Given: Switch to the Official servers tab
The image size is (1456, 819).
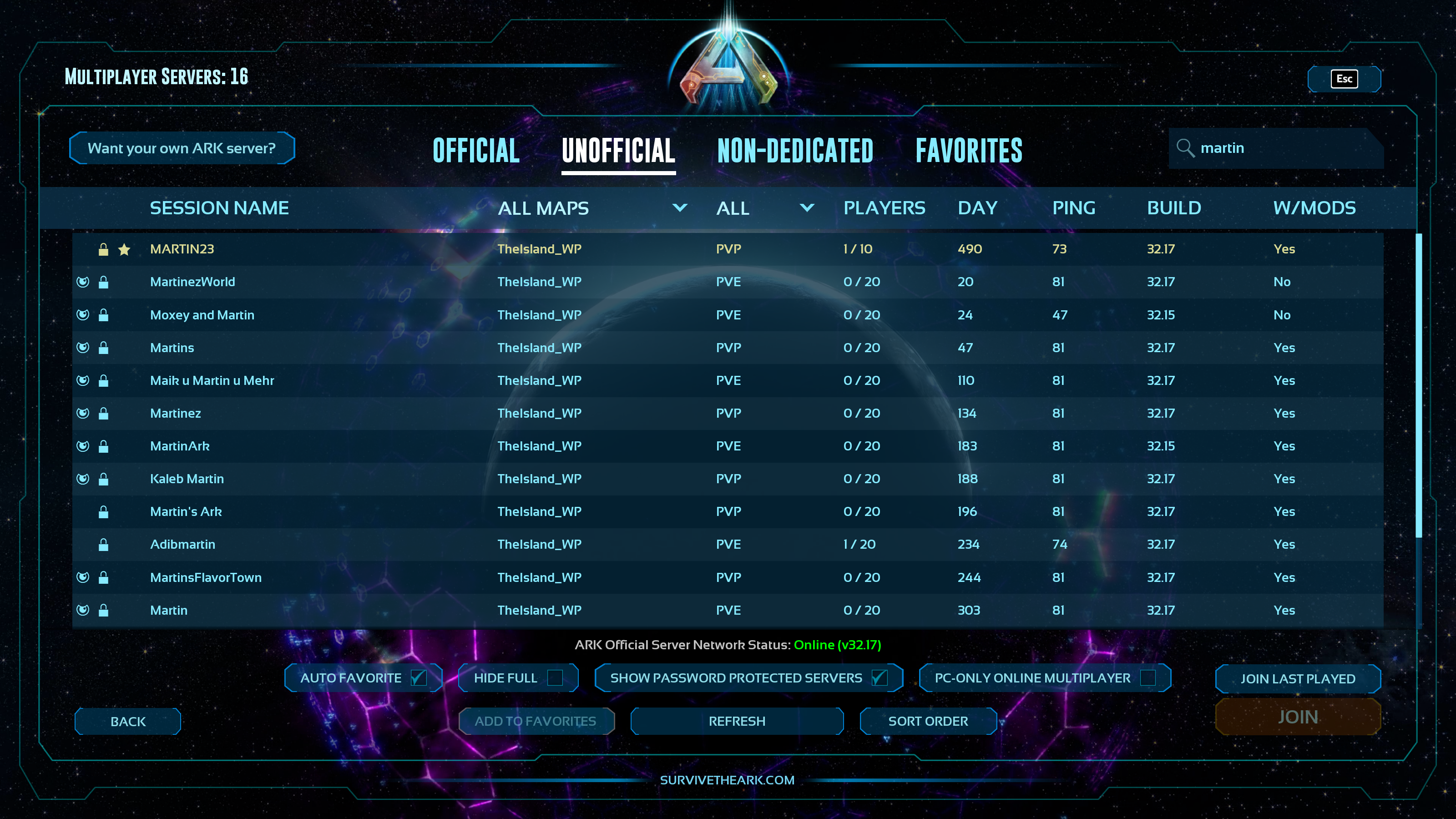Looking at the screenshot, I should coord(476,151).
